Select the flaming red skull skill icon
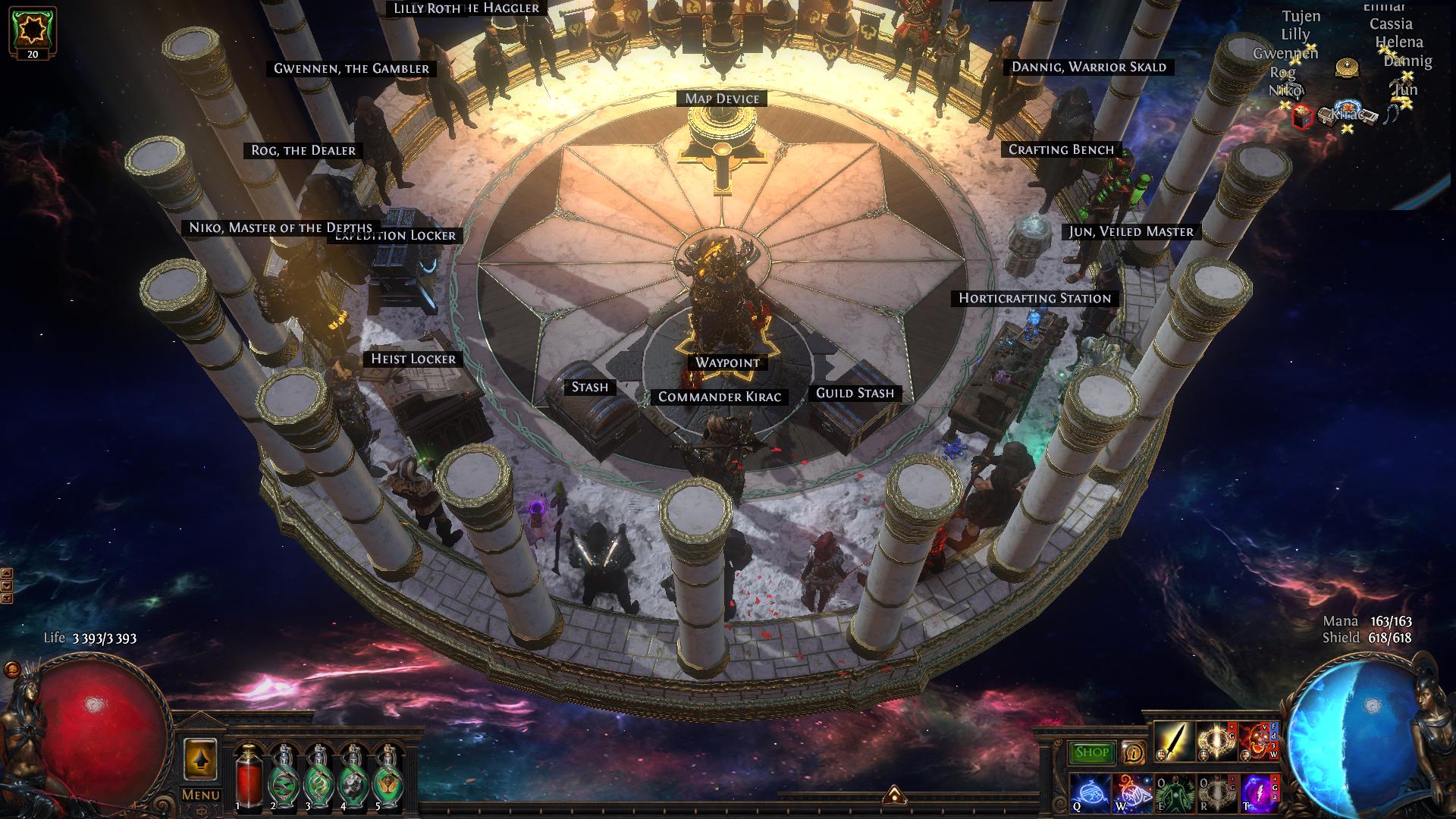This screenshot has height=819, width=1456. click(x=1258, y=742)
